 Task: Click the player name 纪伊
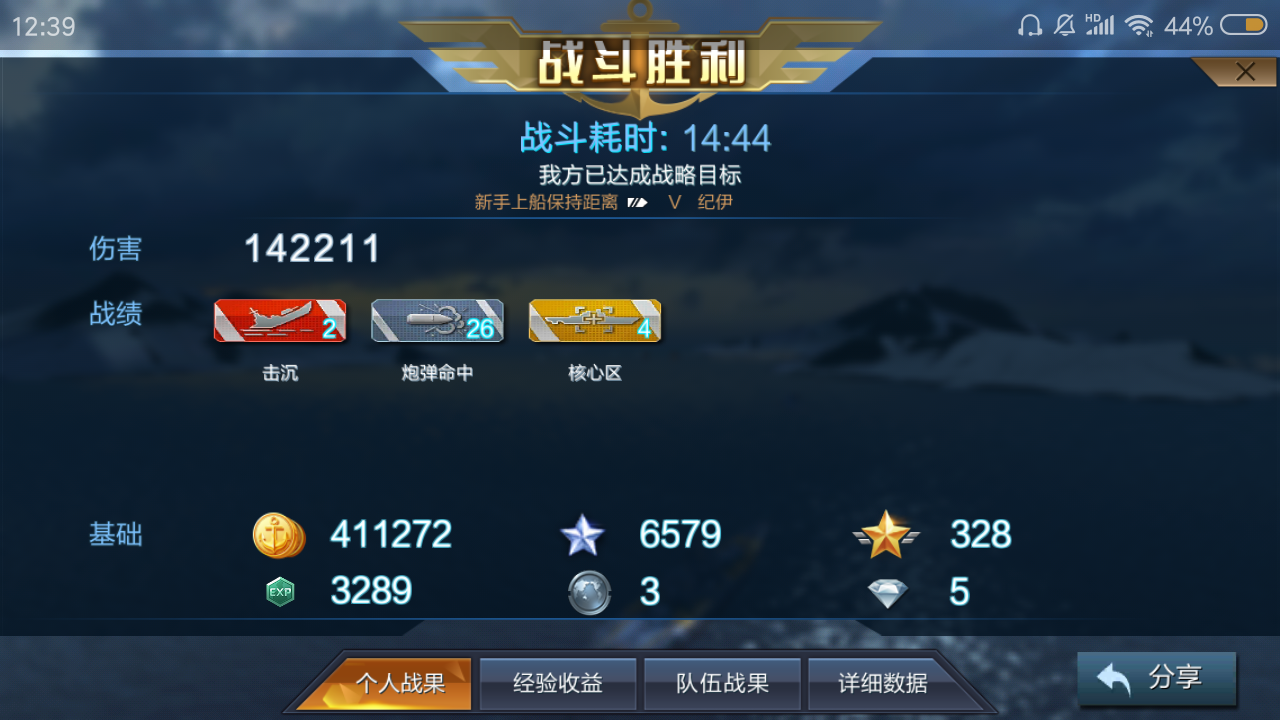click(714, 201)
